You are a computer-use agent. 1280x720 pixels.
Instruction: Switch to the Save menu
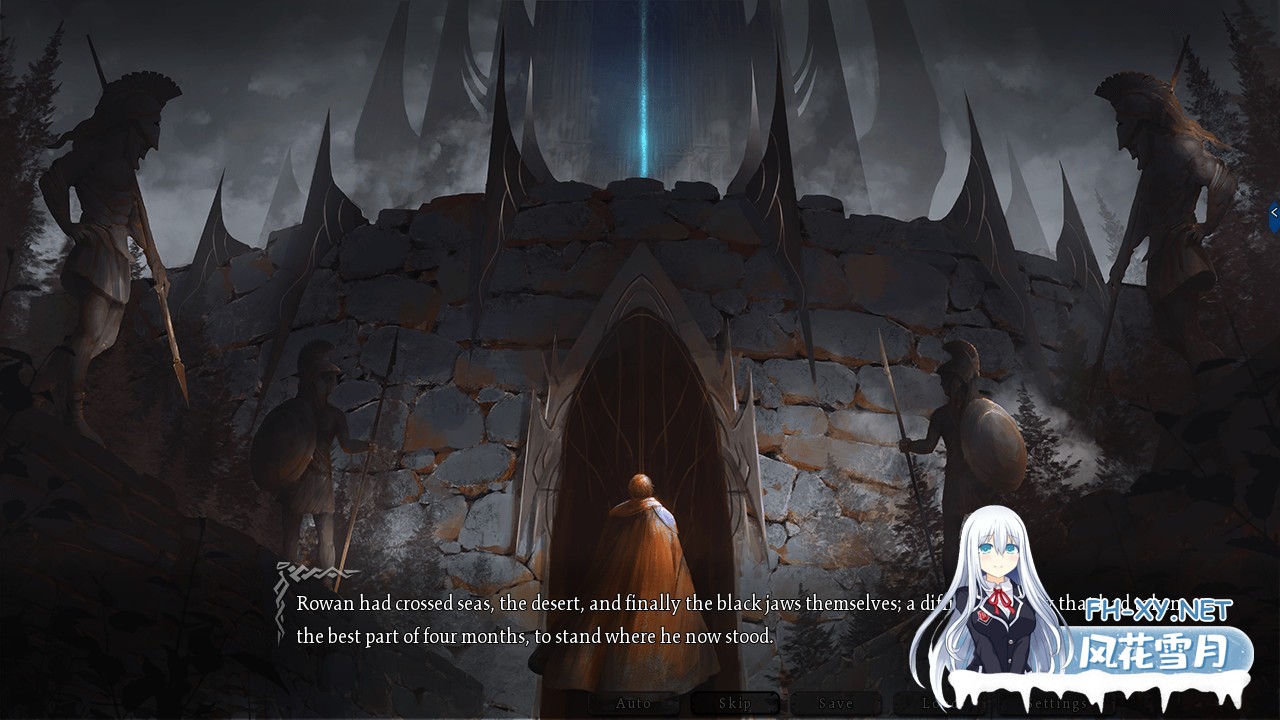838,703
